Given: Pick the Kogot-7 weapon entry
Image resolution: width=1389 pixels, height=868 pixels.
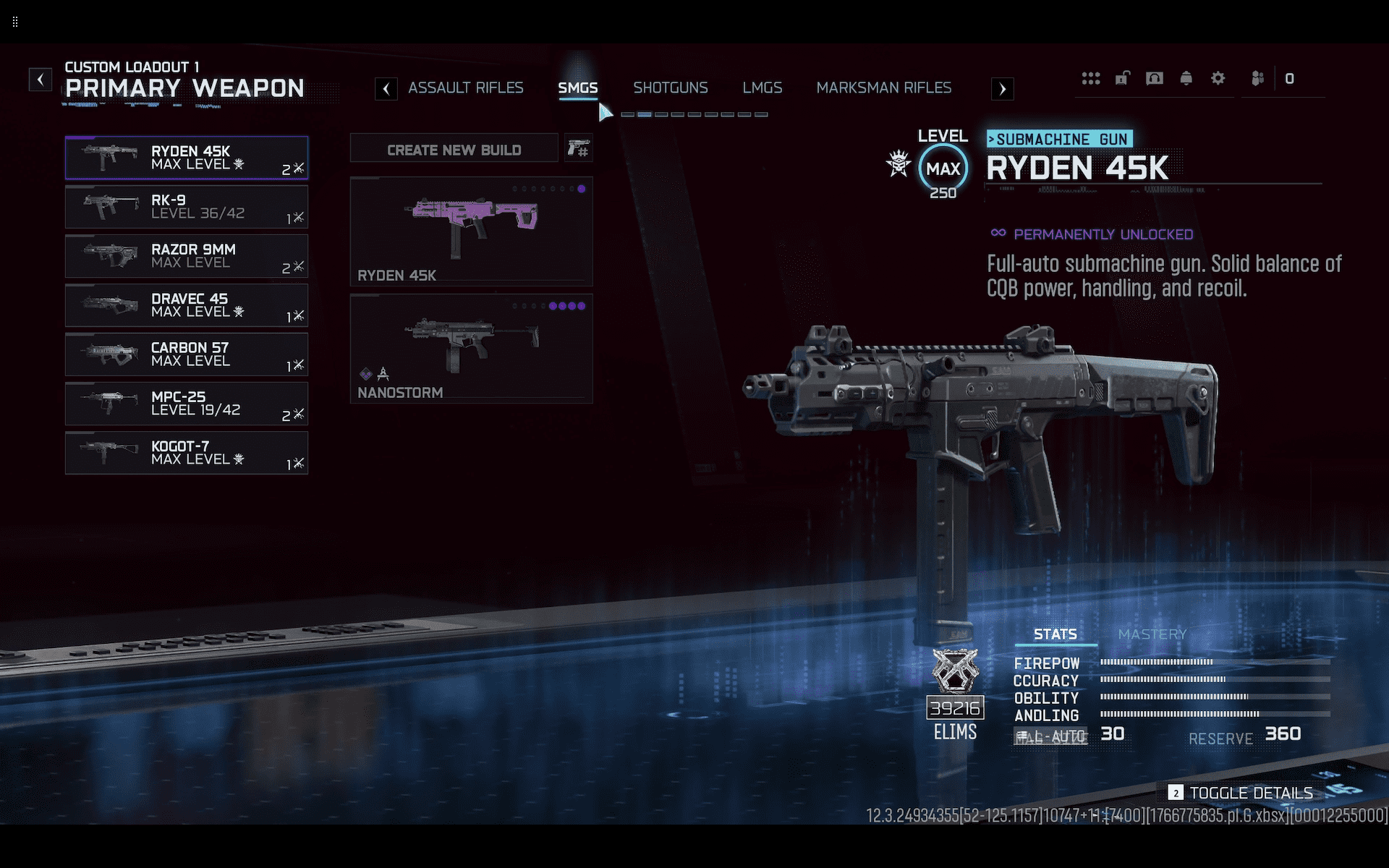Looking at the screenshot, I should pyautogui.click(x=187, y=453).
